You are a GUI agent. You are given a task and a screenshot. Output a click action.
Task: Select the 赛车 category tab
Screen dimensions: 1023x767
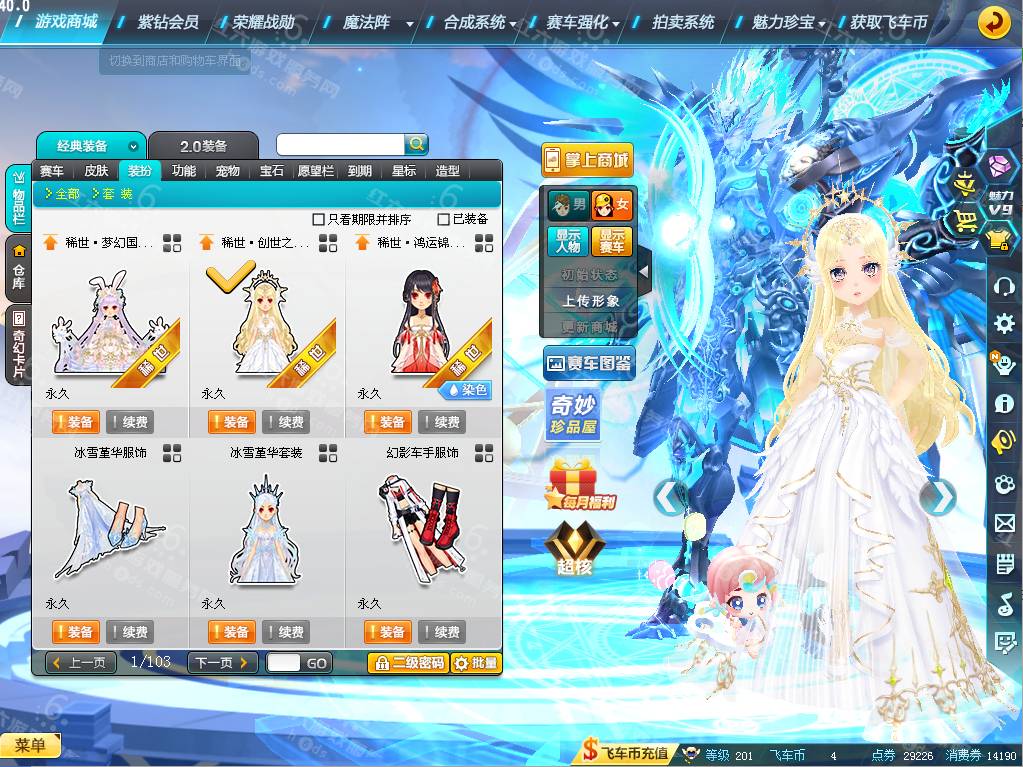tap(52, 171)
